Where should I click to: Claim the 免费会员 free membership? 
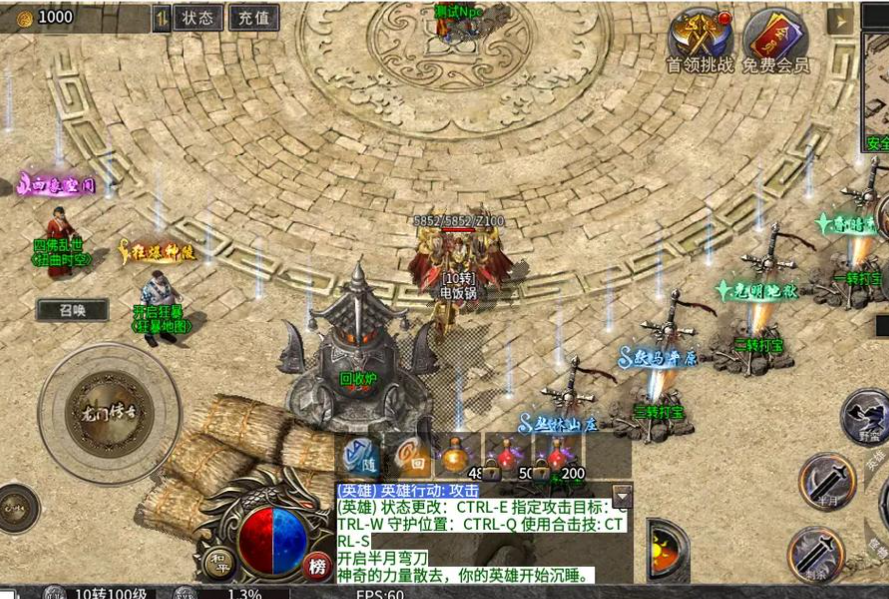(x=775, y=40)
